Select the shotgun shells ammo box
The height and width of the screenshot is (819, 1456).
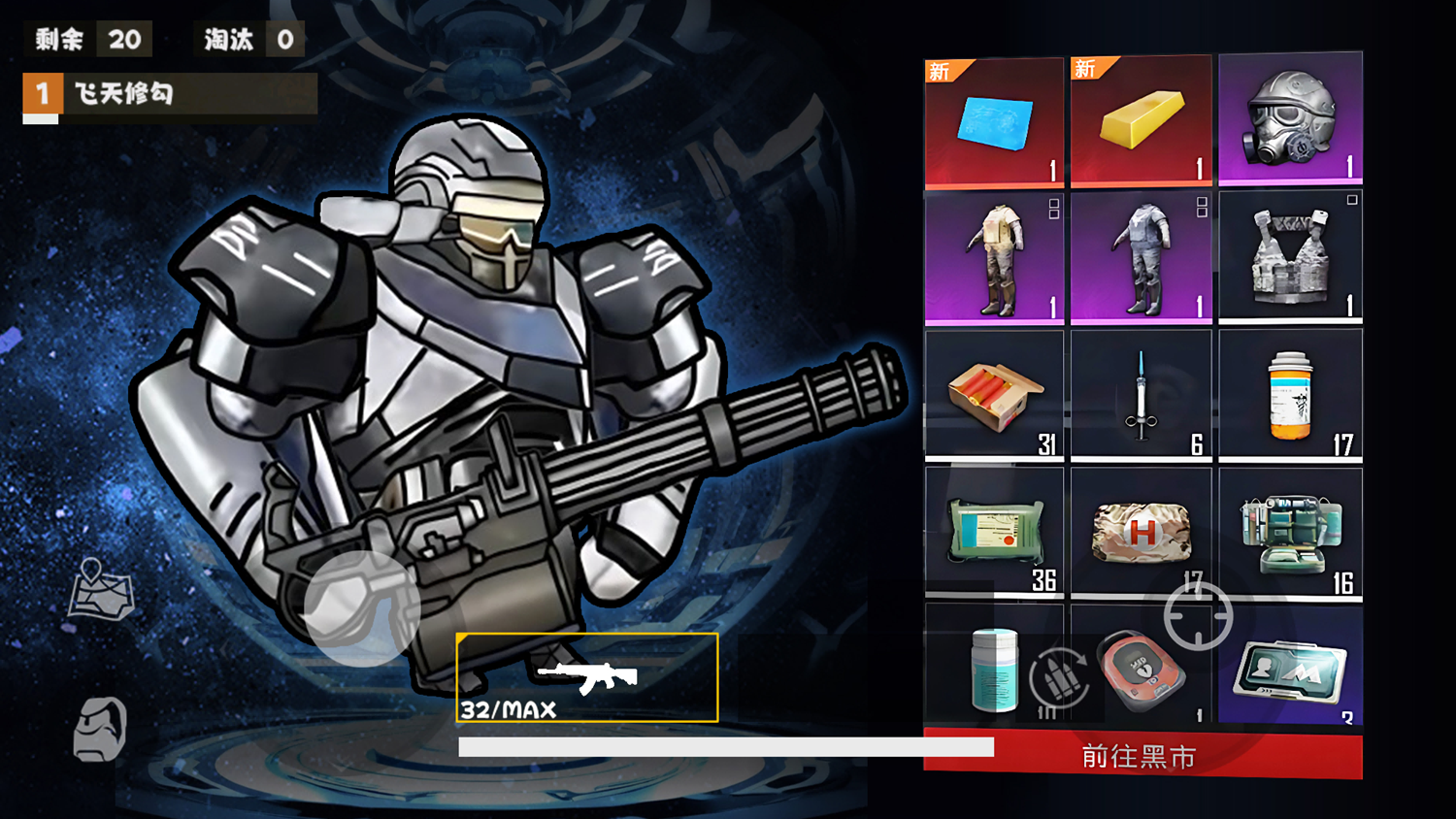994,395
